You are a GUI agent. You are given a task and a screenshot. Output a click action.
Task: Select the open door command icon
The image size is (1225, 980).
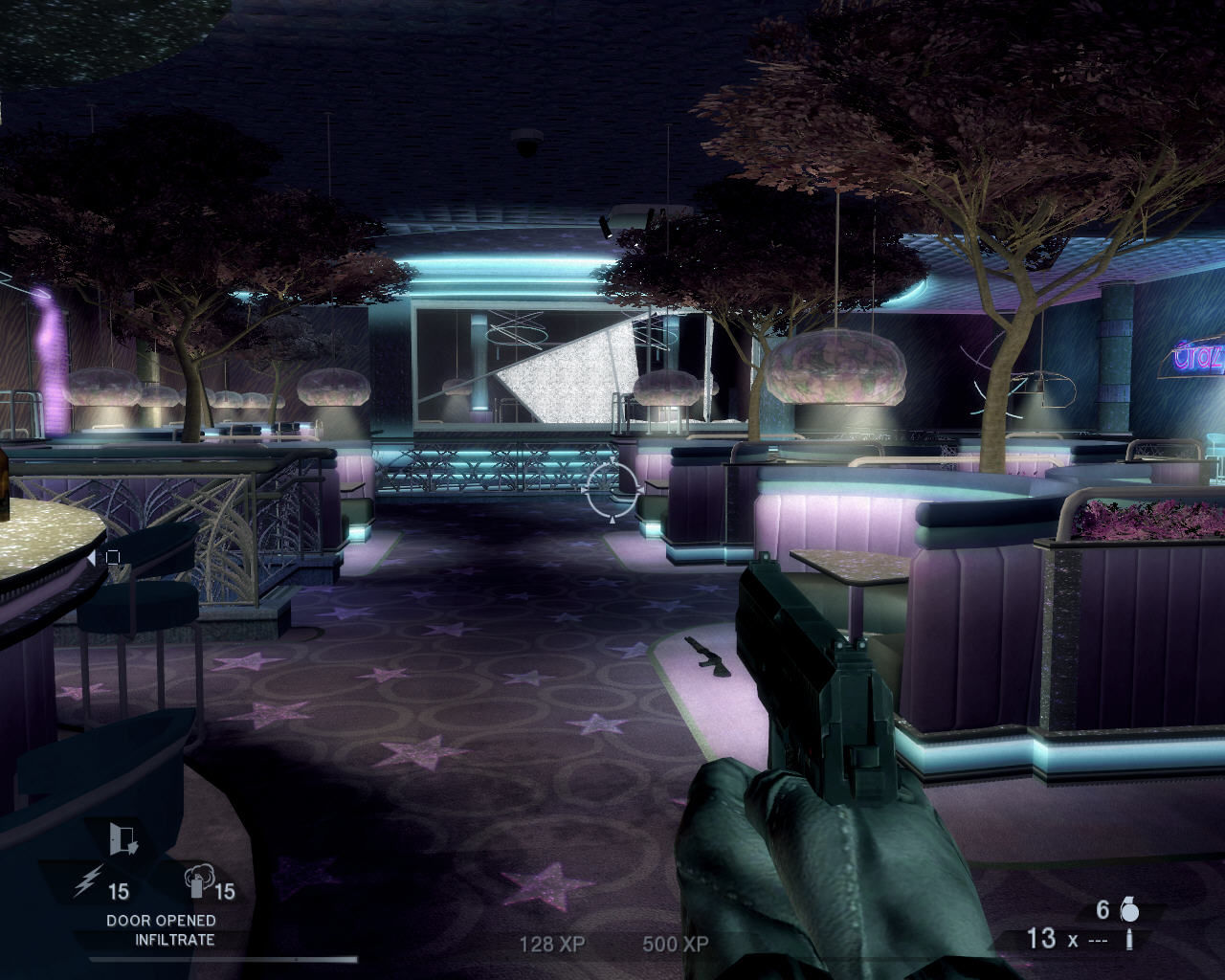point(123,839)
